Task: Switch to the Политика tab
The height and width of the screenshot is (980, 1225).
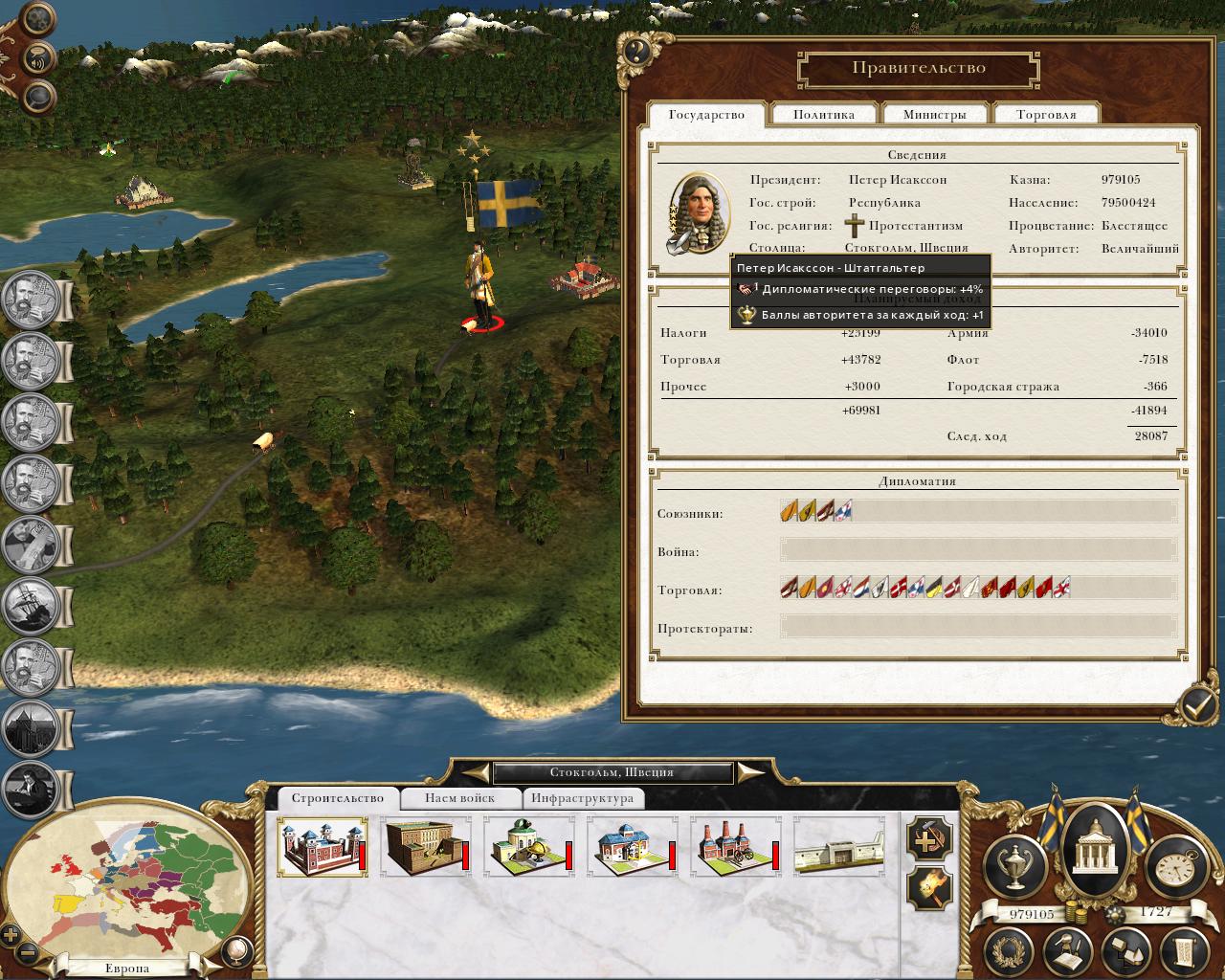Action: 823,115
